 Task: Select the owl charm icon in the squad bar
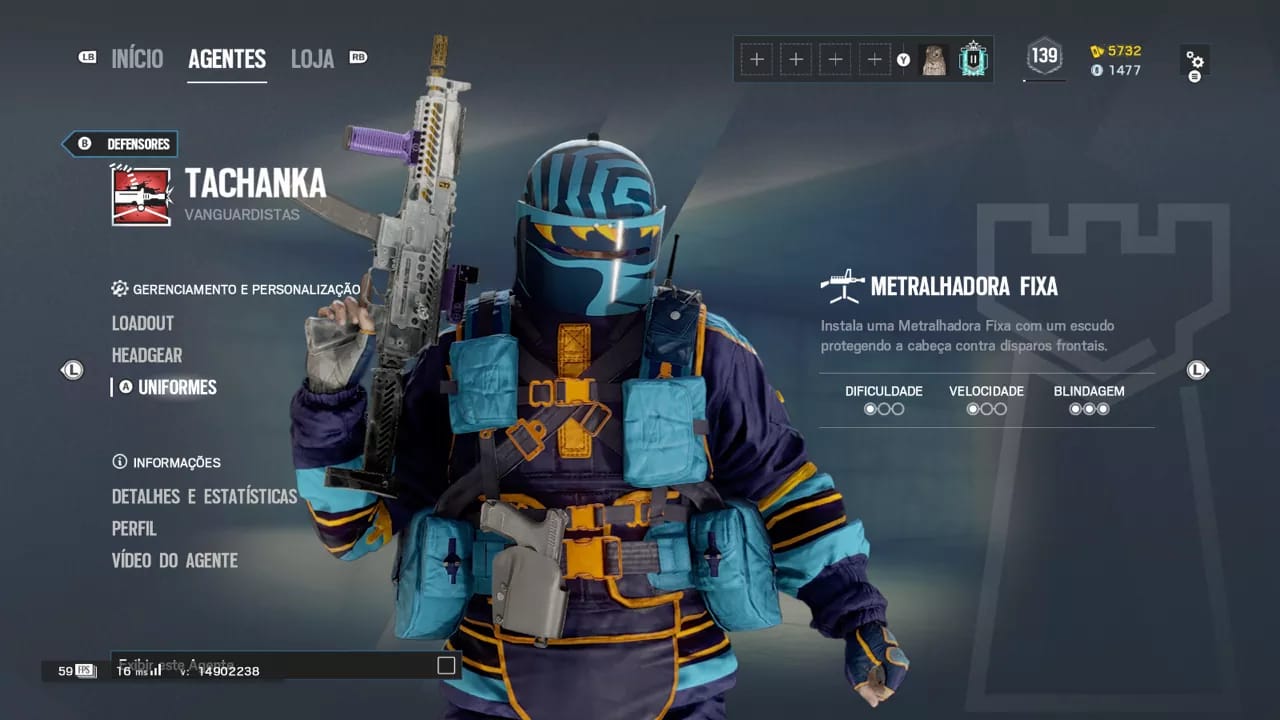pos(935,59)
